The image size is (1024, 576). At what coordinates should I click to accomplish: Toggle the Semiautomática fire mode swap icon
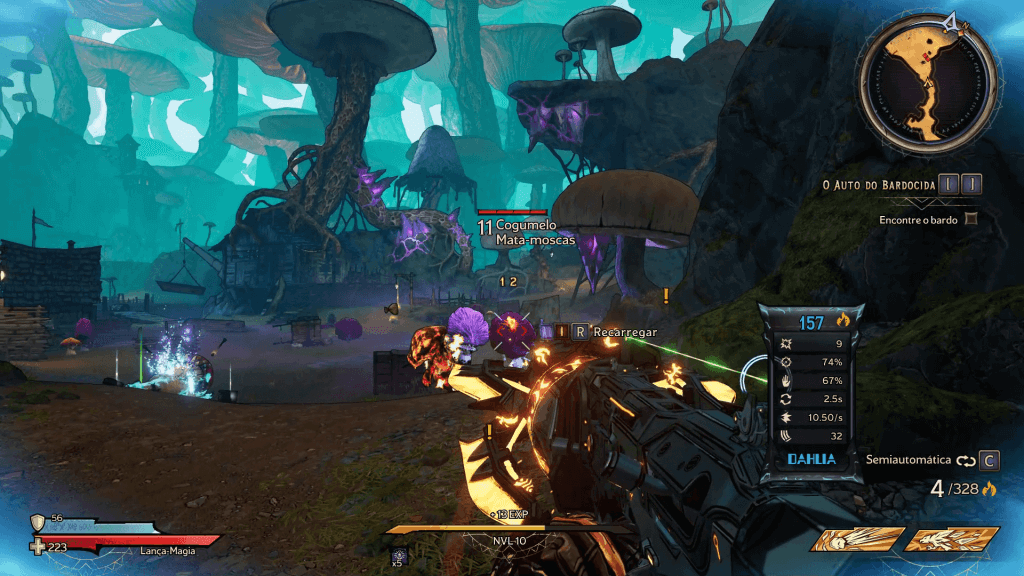click(964, 461)
